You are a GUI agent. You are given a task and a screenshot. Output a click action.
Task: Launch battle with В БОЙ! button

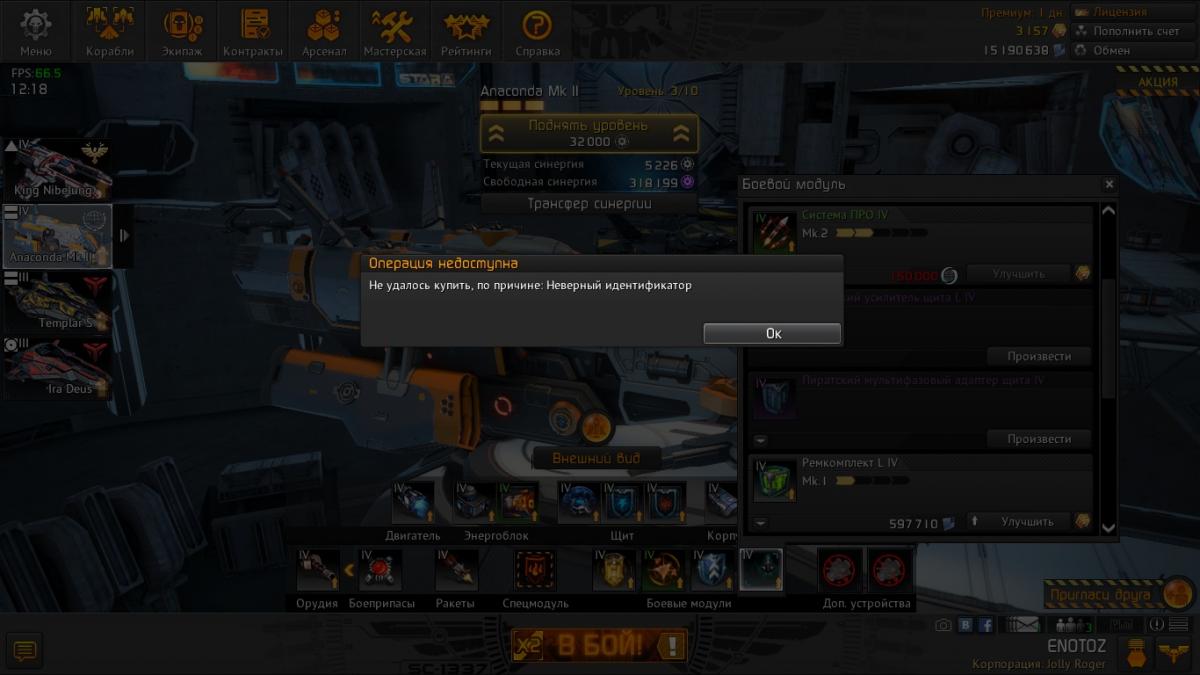click(x=600, y=645)
